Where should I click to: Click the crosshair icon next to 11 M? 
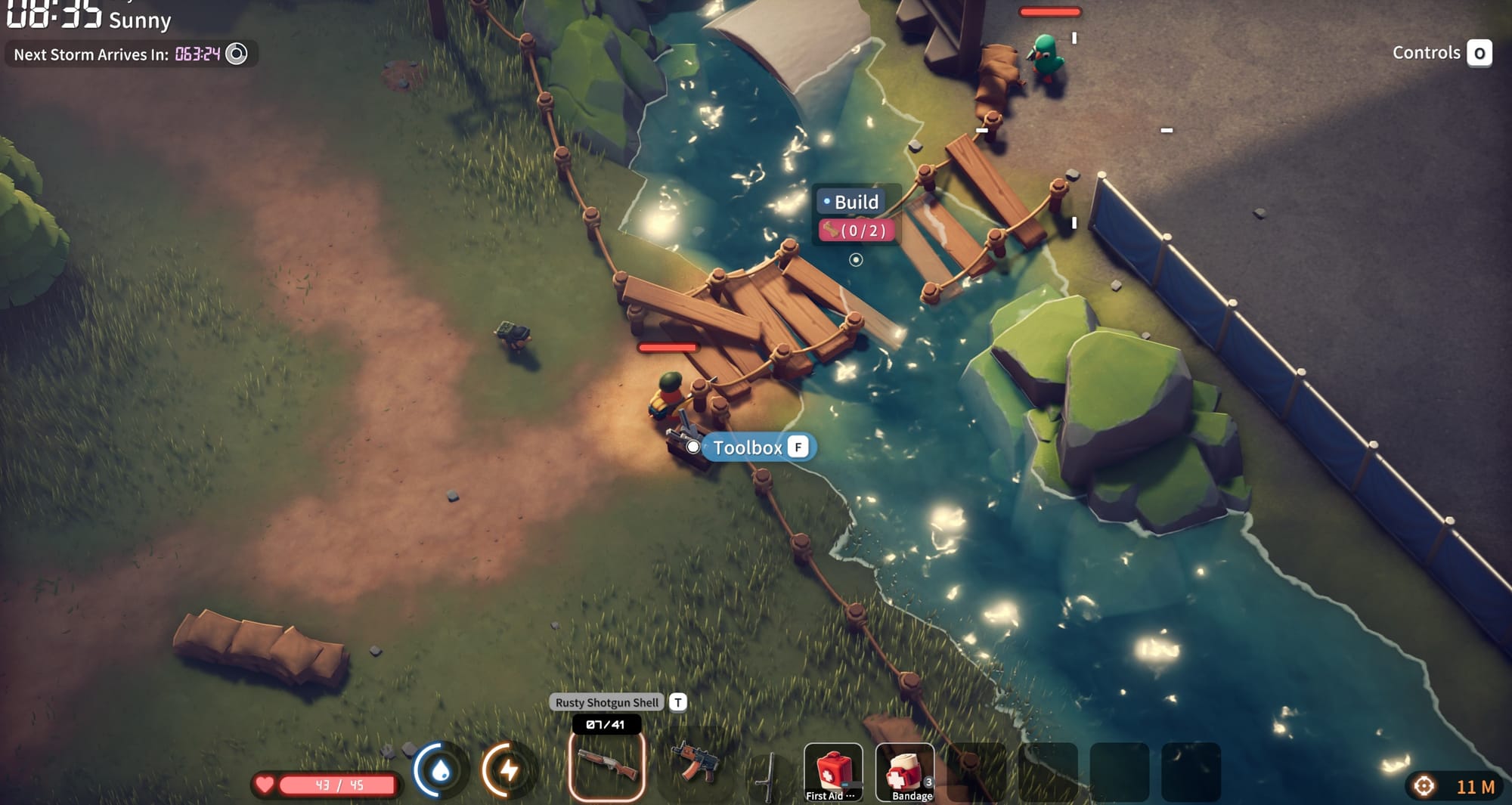point(1424,785)
